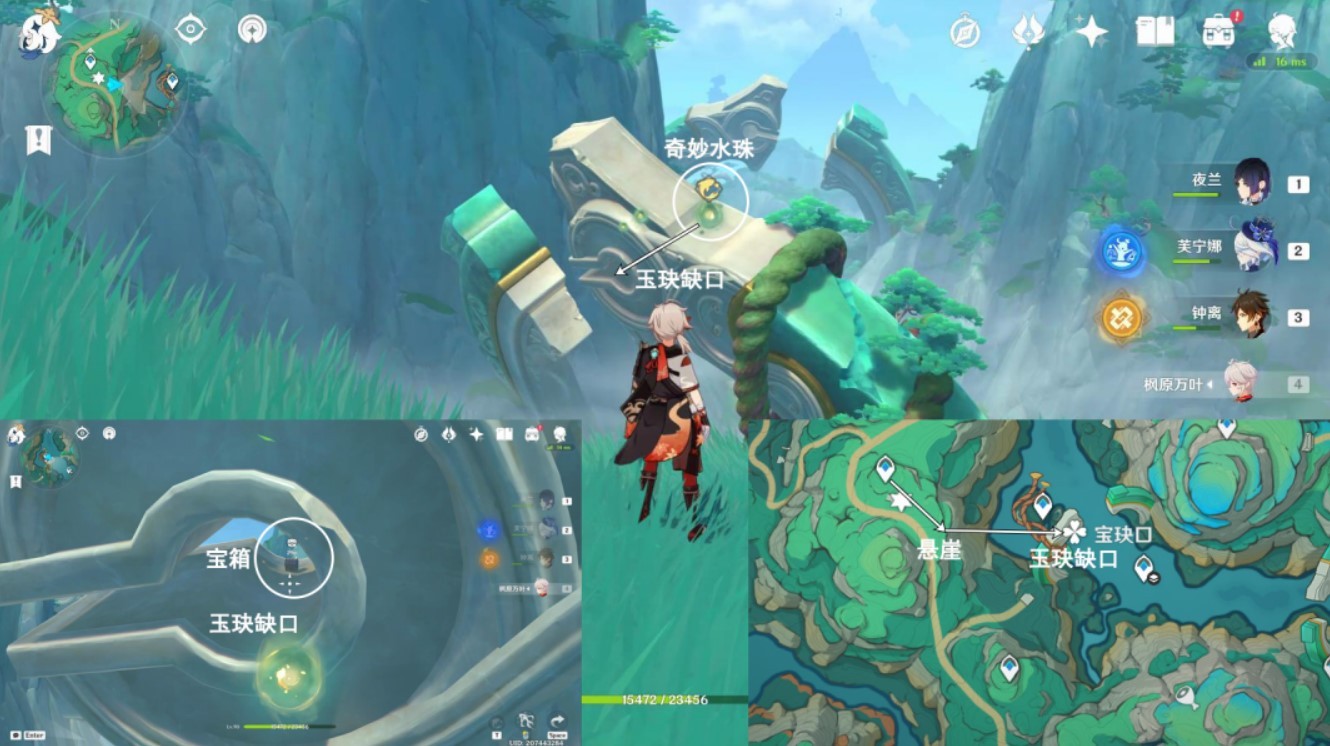This screenshot has height=746, width=1330.
Task: Click the quest exclamation icon below the minimap
Action: 37,138
